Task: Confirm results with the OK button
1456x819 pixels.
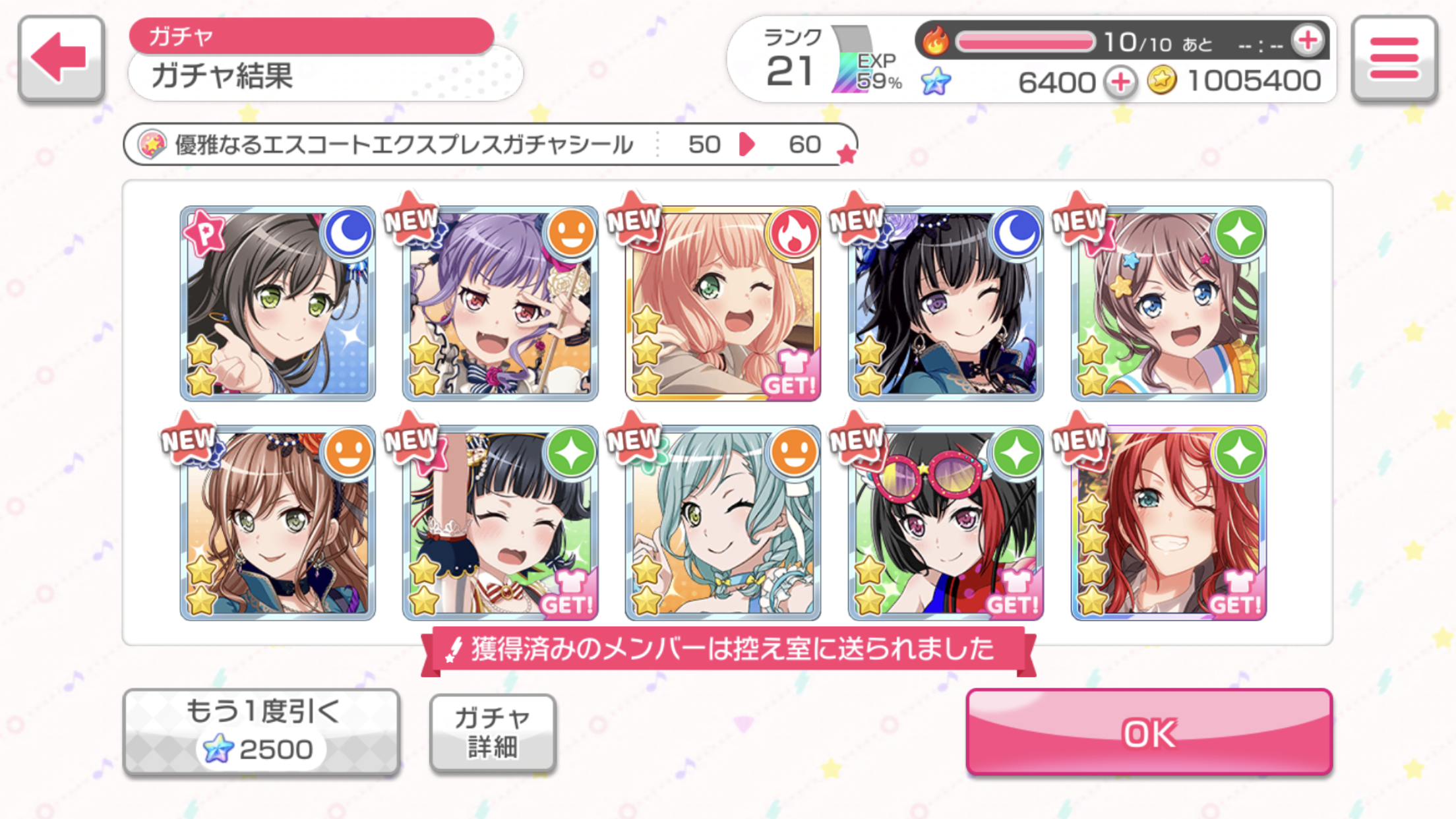Action: coord(1148,733)
